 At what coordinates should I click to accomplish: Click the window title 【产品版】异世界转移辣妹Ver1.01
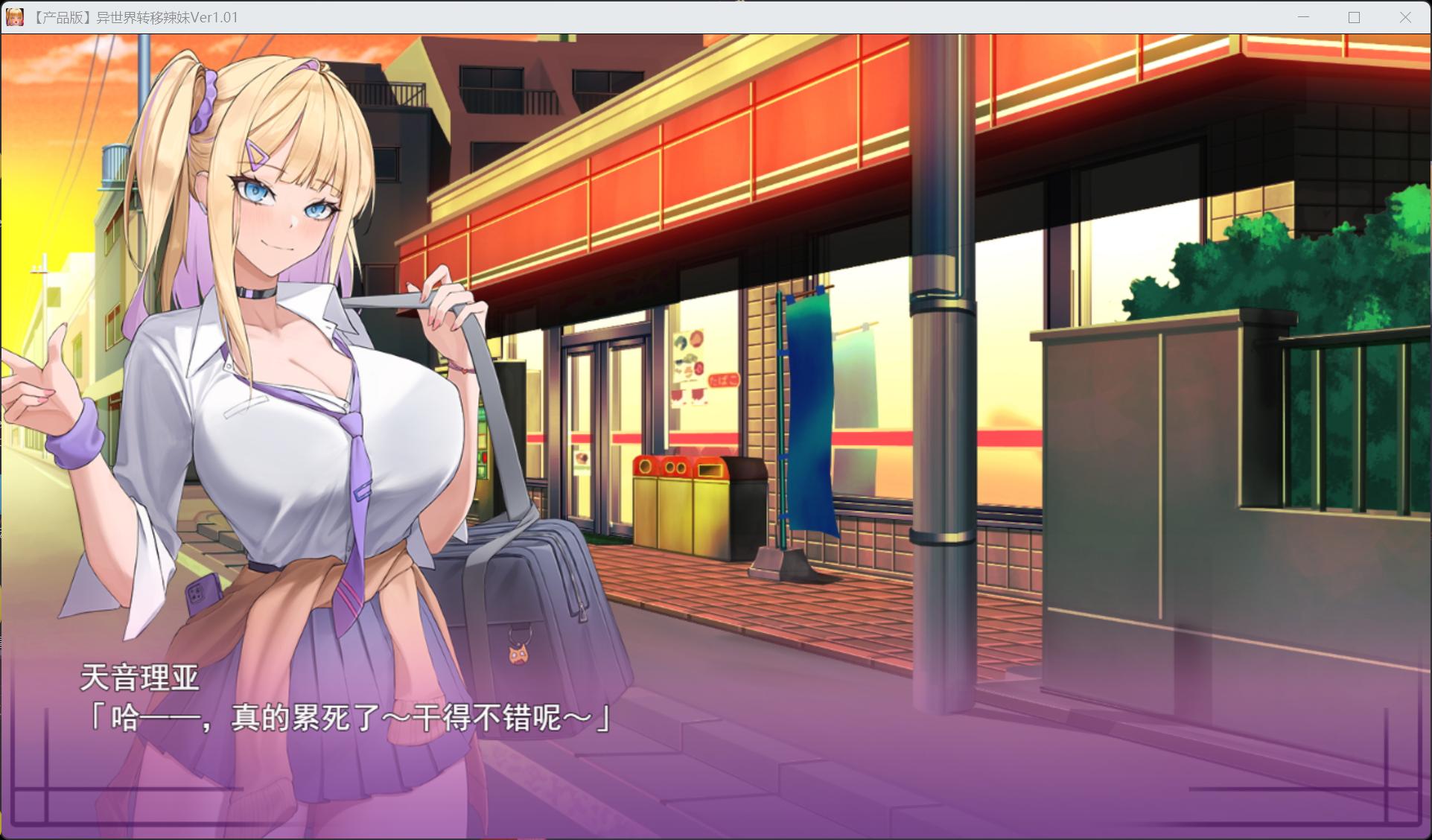(136, 16)
